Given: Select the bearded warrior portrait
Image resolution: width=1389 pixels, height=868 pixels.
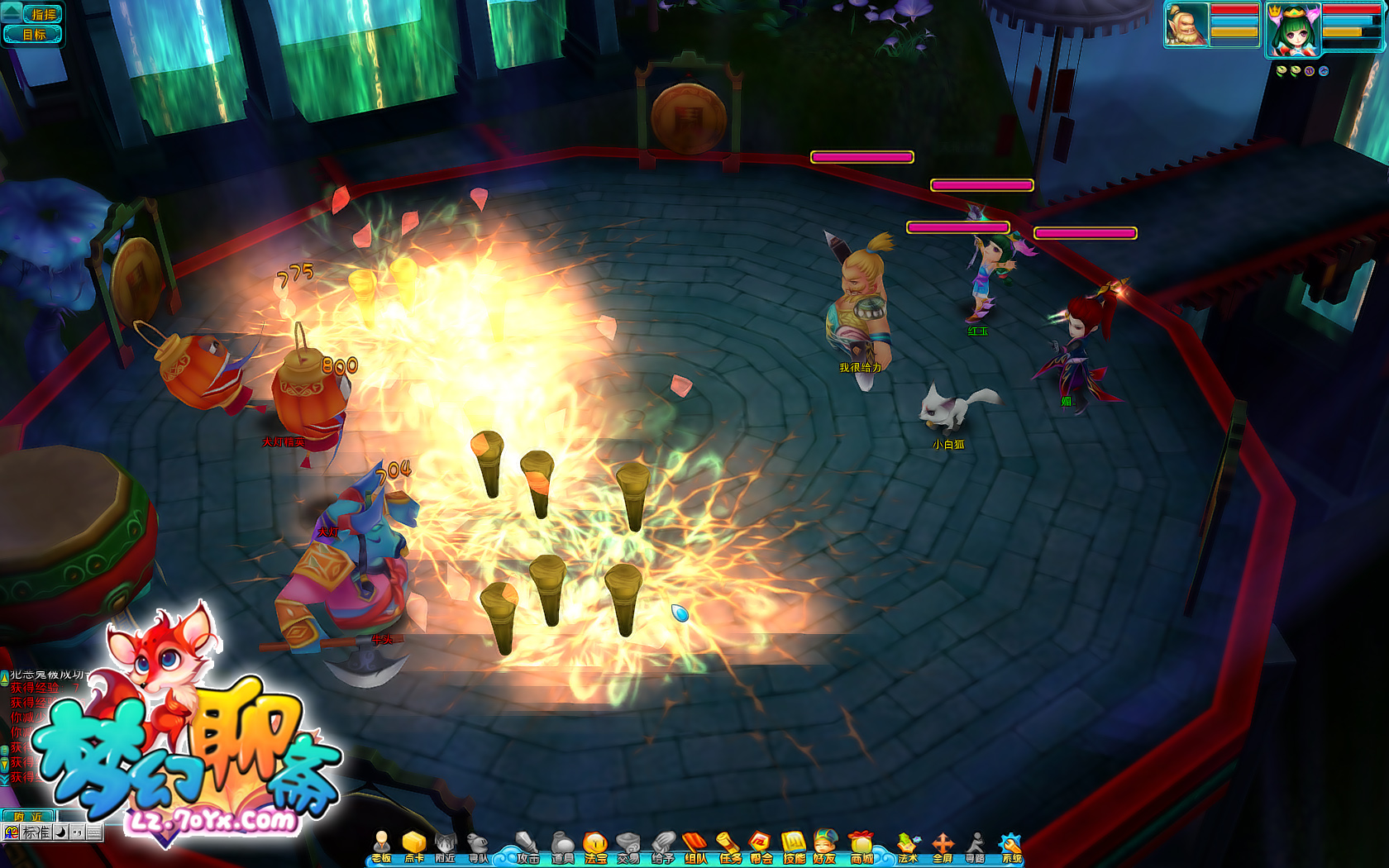Looking at the screenshot, I should coord(1186,25).
